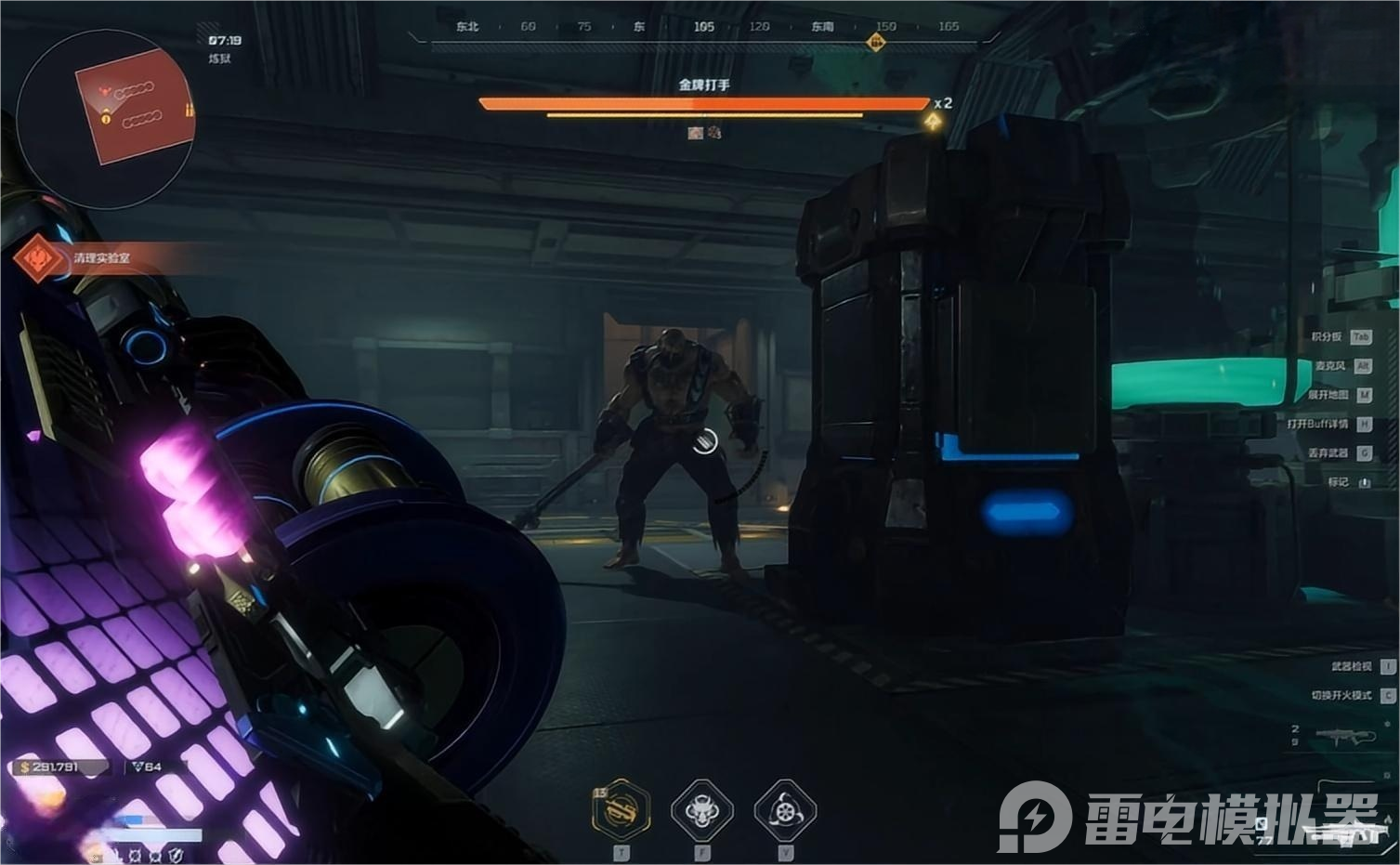Image resolution: width=1400 pixels, height=865 pixels.
Task: Trigger the spinning wheel blade ability
Action: coord(785,810)
